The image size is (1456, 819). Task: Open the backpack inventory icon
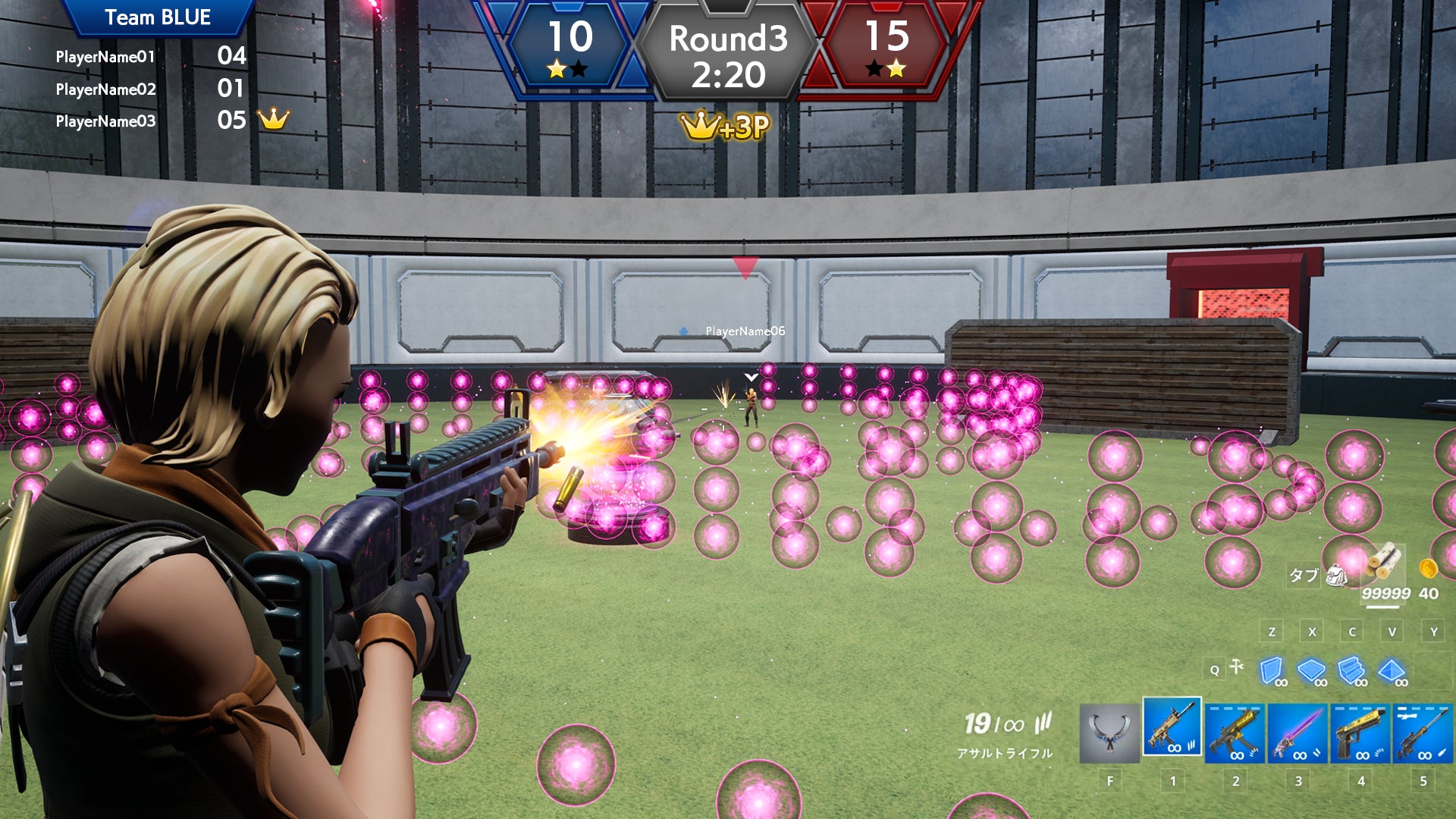click(1336, 576)
